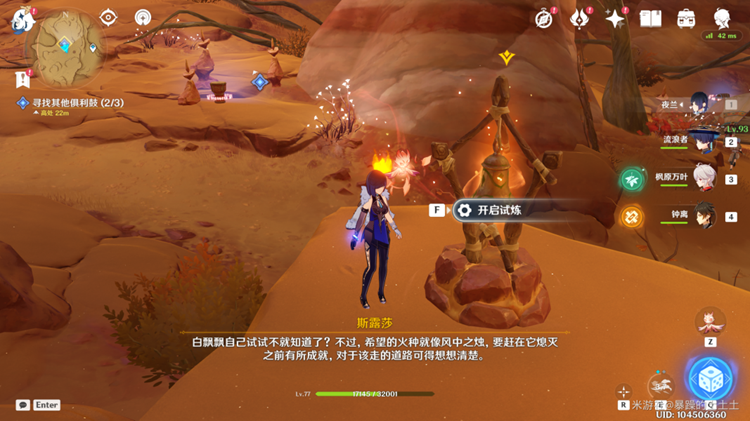
Task: Toggle the crosshair aim mode icon
Action: [x=624, y=391]
